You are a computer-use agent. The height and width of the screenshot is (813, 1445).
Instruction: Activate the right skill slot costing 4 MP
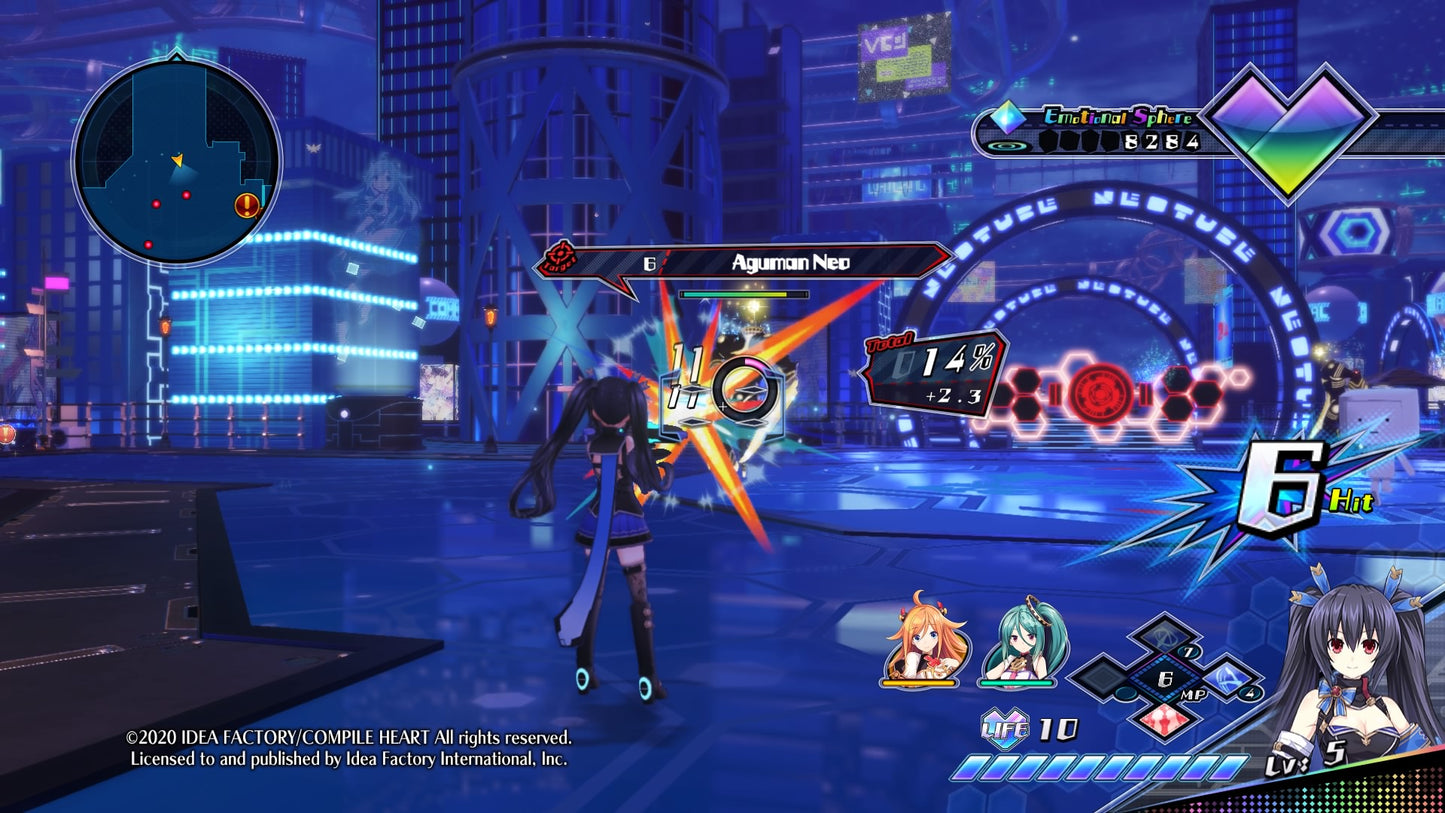click(x=1226, y=680)
